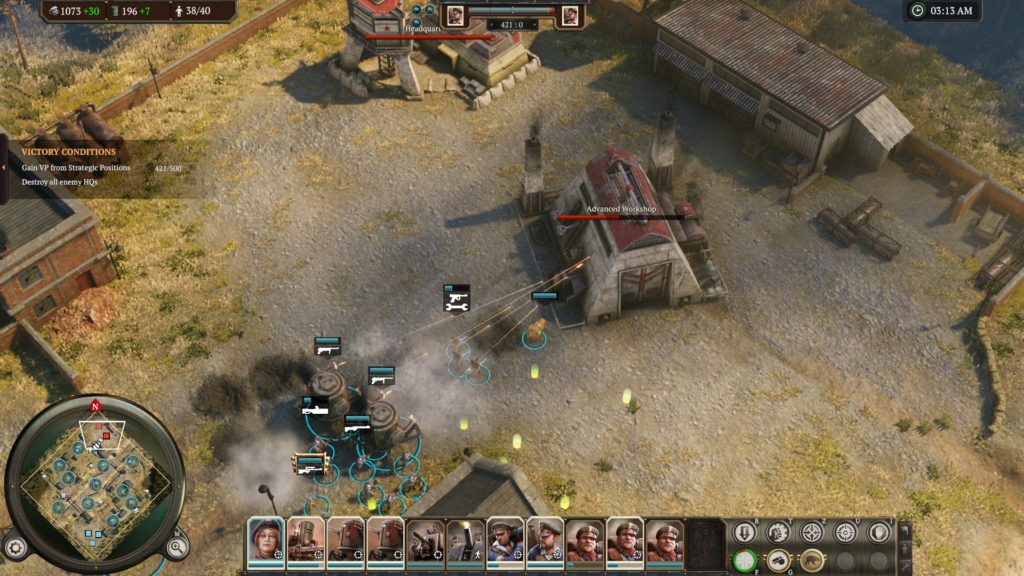The width and height of the screenshot is (1024, 576).
Task: Click the left player portrait at top
Action: [455, 15]
